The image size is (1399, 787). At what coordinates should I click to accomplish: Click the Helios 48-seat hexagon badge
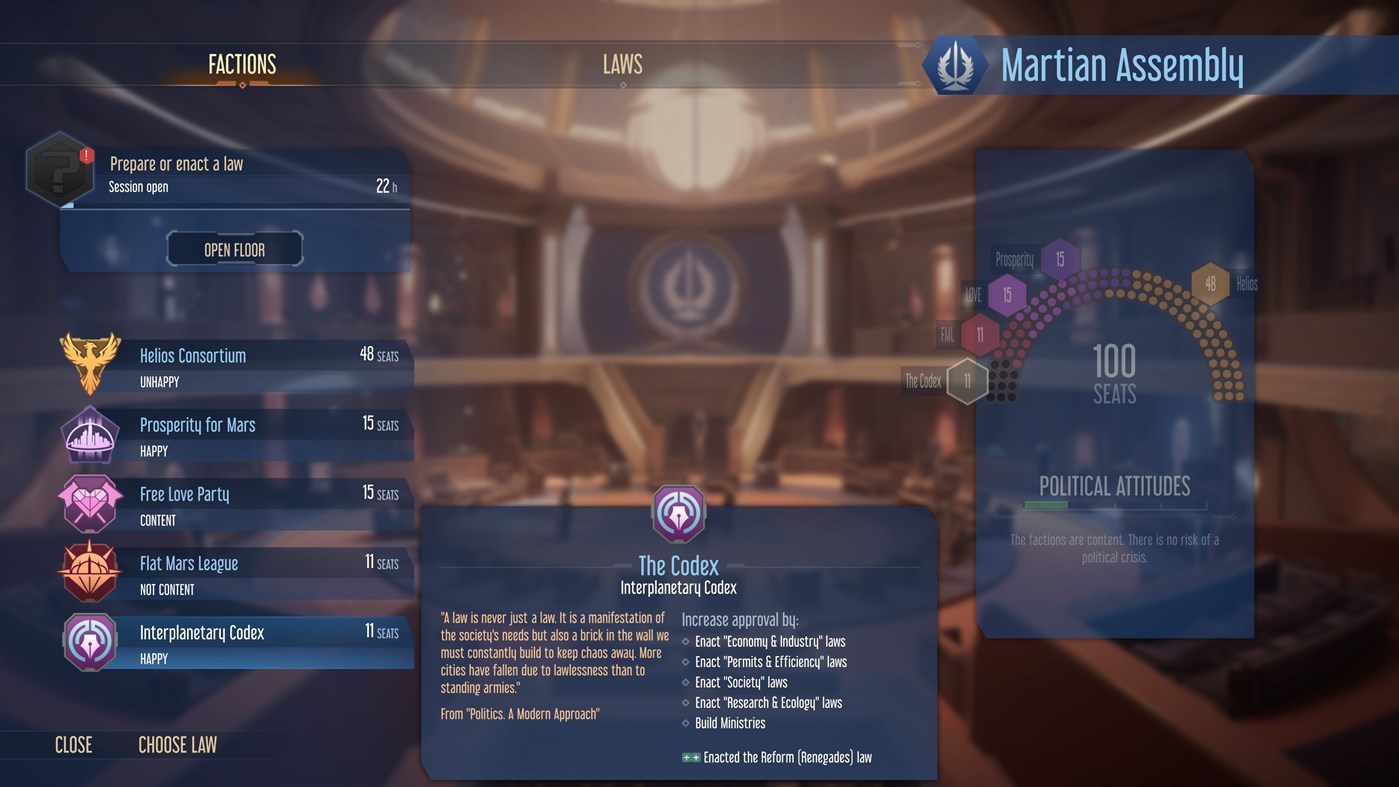(x=1210, y=283)
